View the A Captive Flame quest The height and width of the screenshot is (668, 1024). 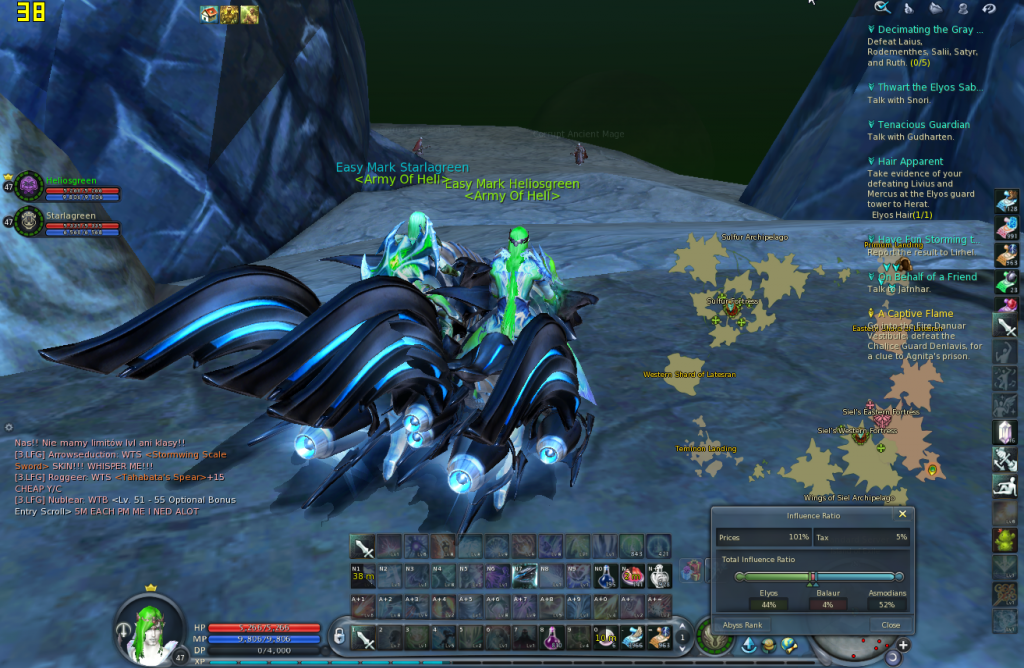[x=915, y=314]
